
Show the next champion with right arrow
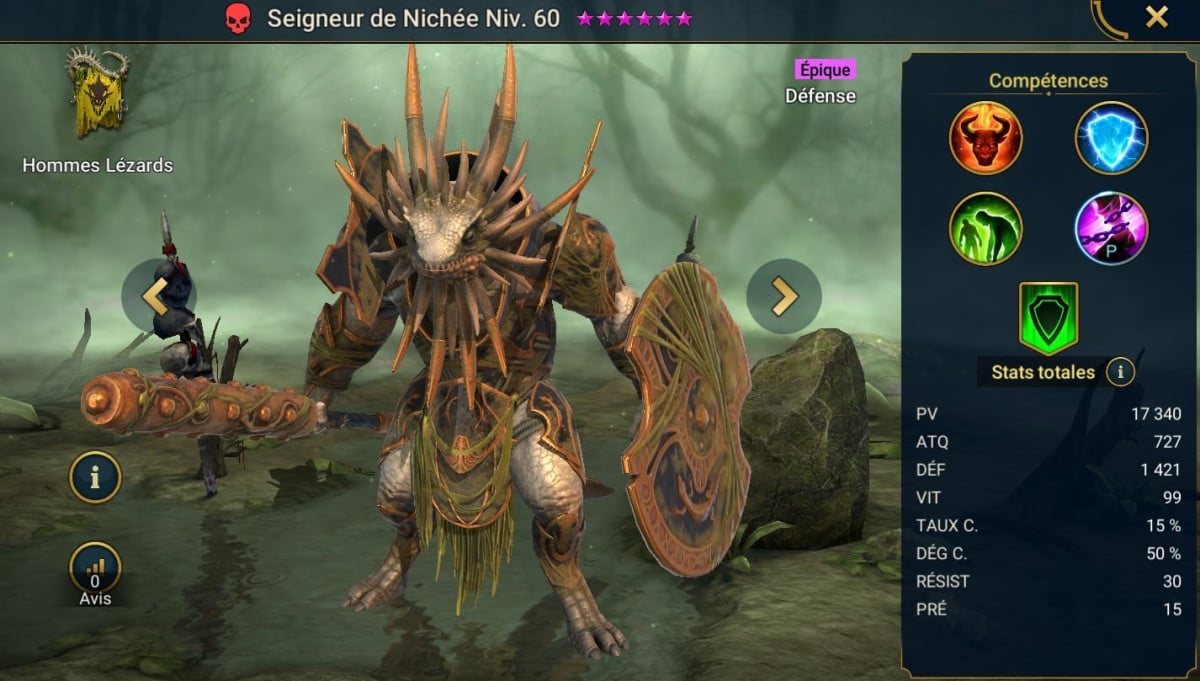coord(784,296)
